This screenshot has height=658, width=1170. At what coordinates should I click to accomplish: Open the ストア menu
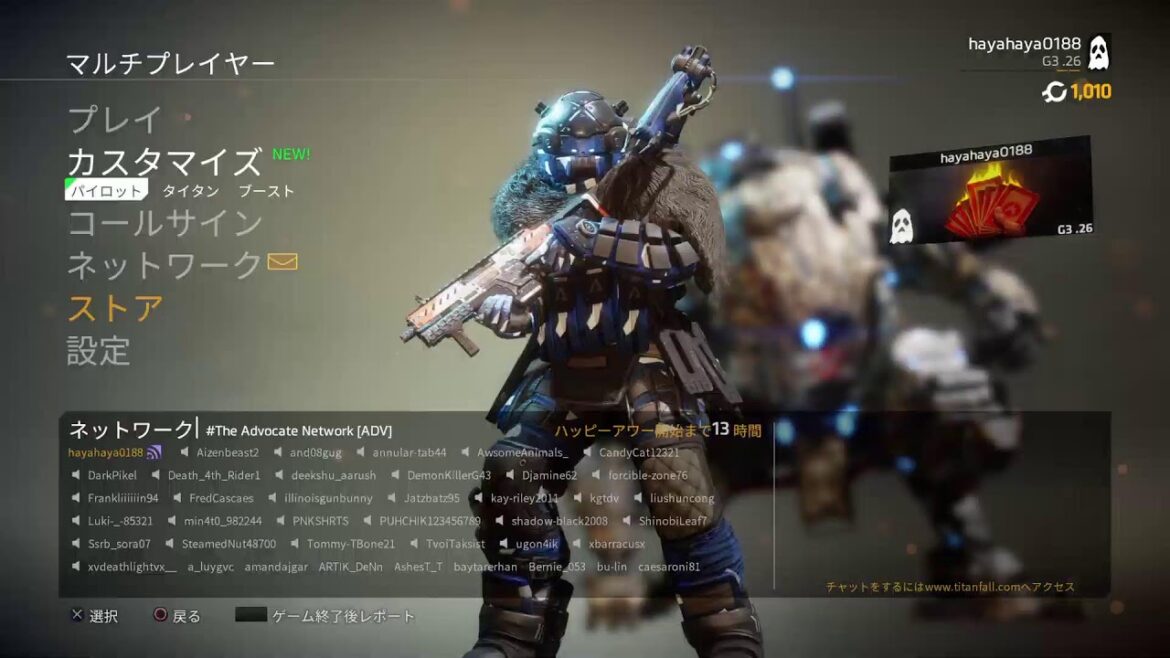pyautogui.click(x=115, y=308)
